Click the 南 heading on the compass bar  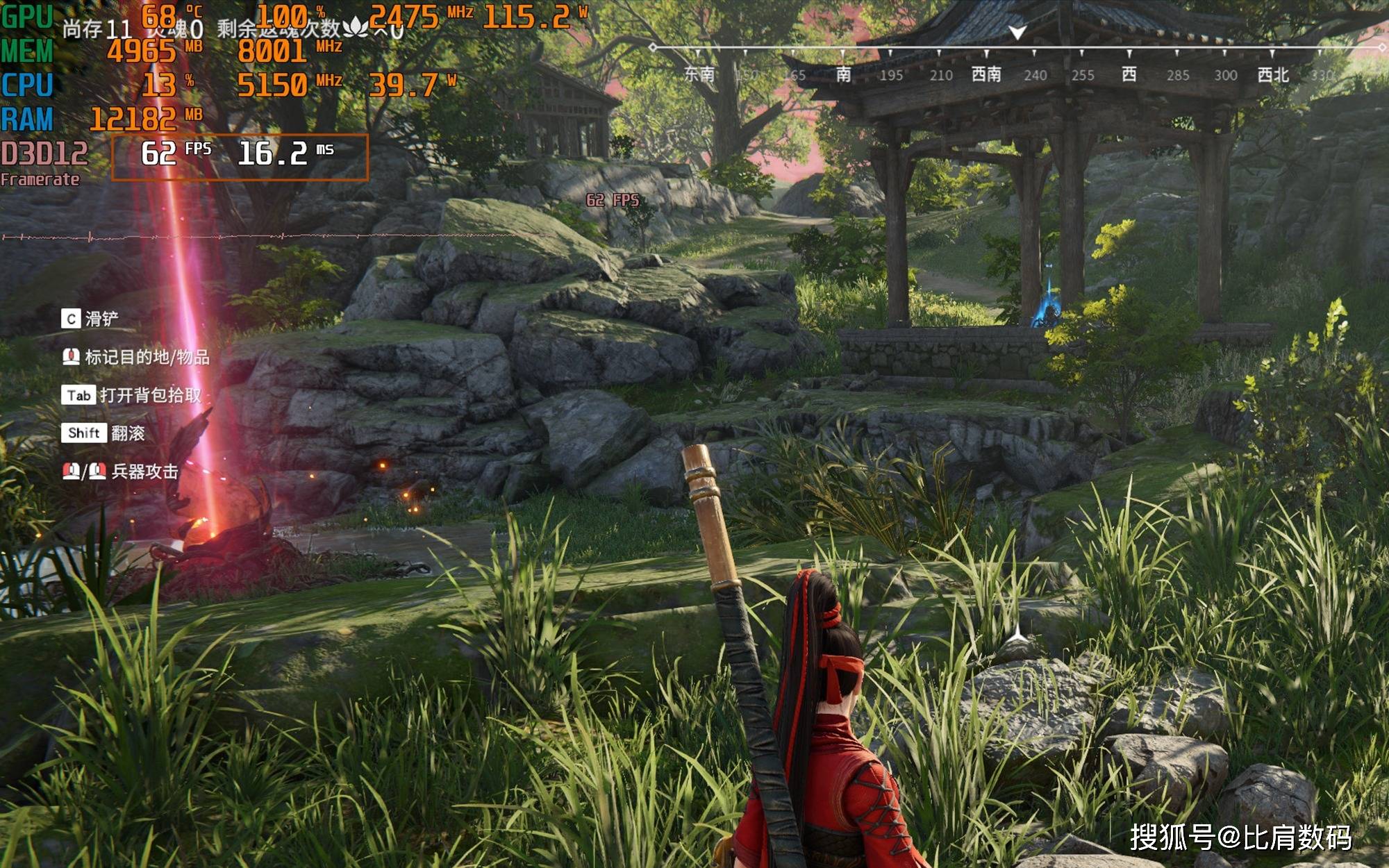tap(844, 74)
